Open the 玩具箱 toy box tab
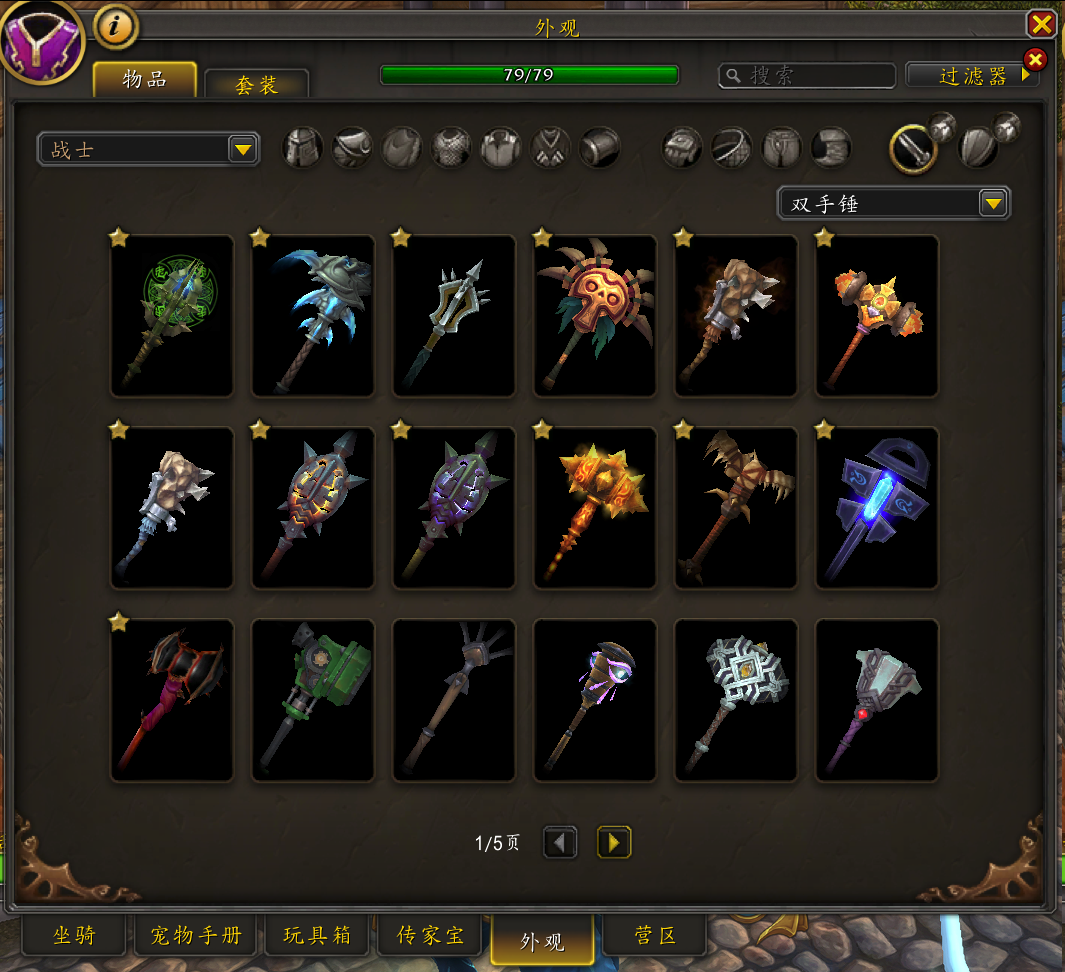Screen dimensions: 1065x972 tap(317, 936)
